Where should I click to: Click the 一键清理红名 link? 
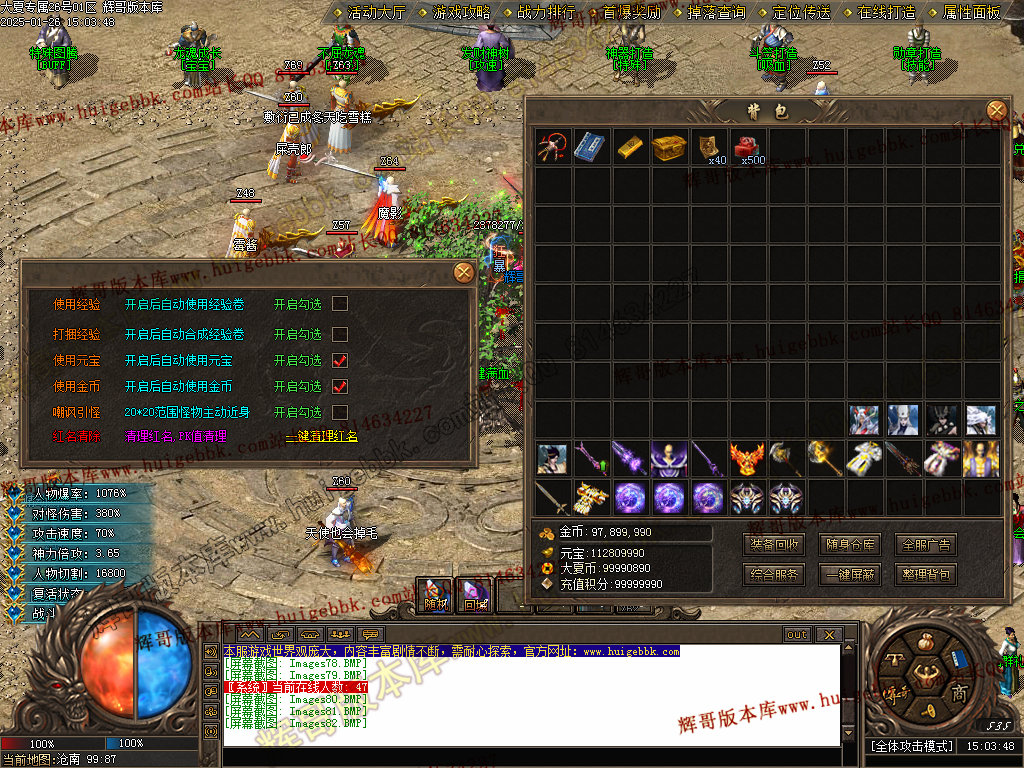(322, 437)
